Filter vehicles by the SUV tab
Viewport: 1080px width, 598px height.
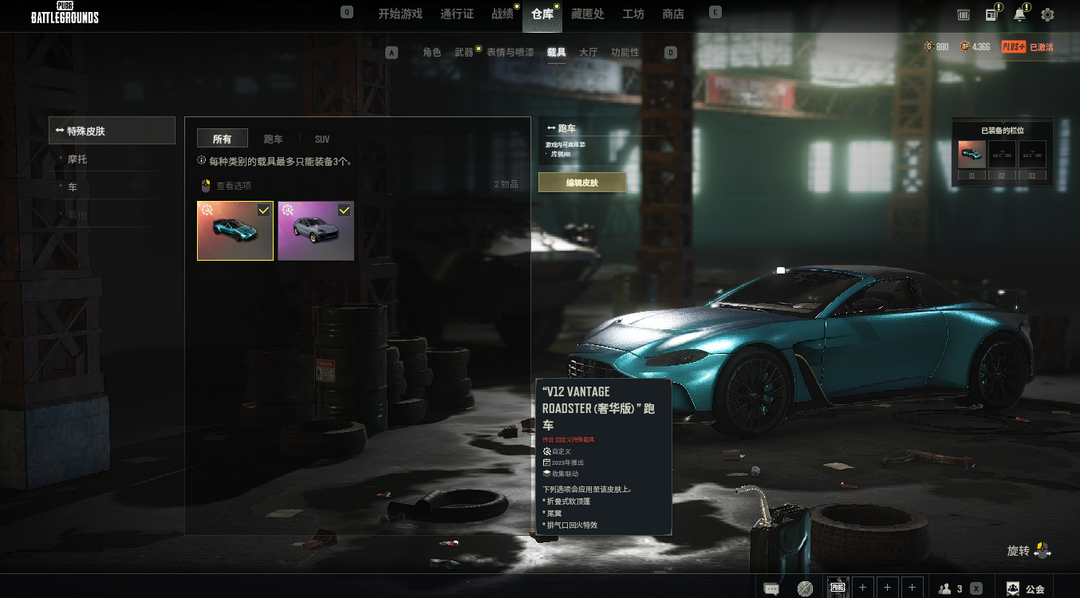tap(322, 139)
